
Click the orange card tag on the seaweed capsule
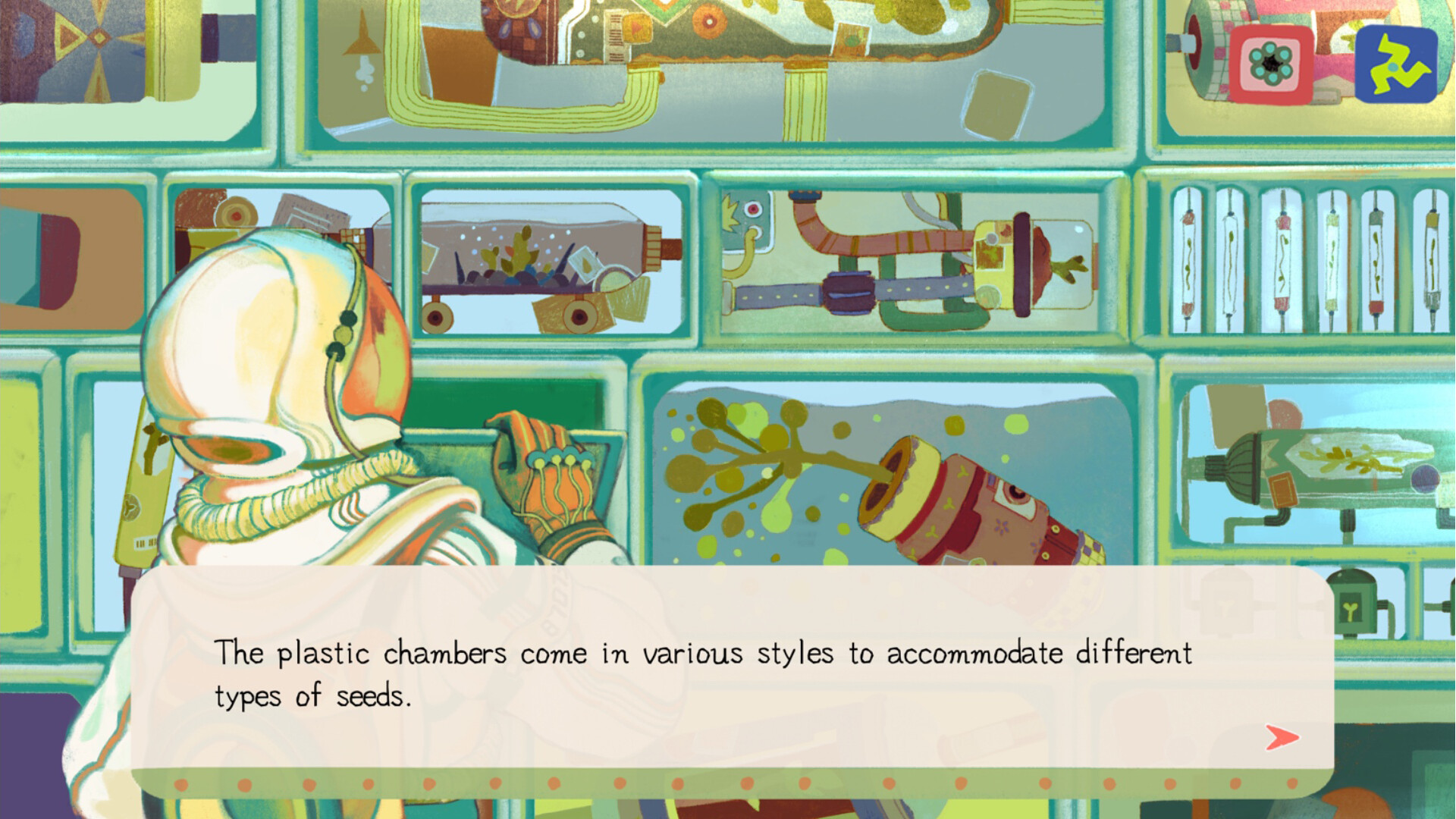(1284, 491)
